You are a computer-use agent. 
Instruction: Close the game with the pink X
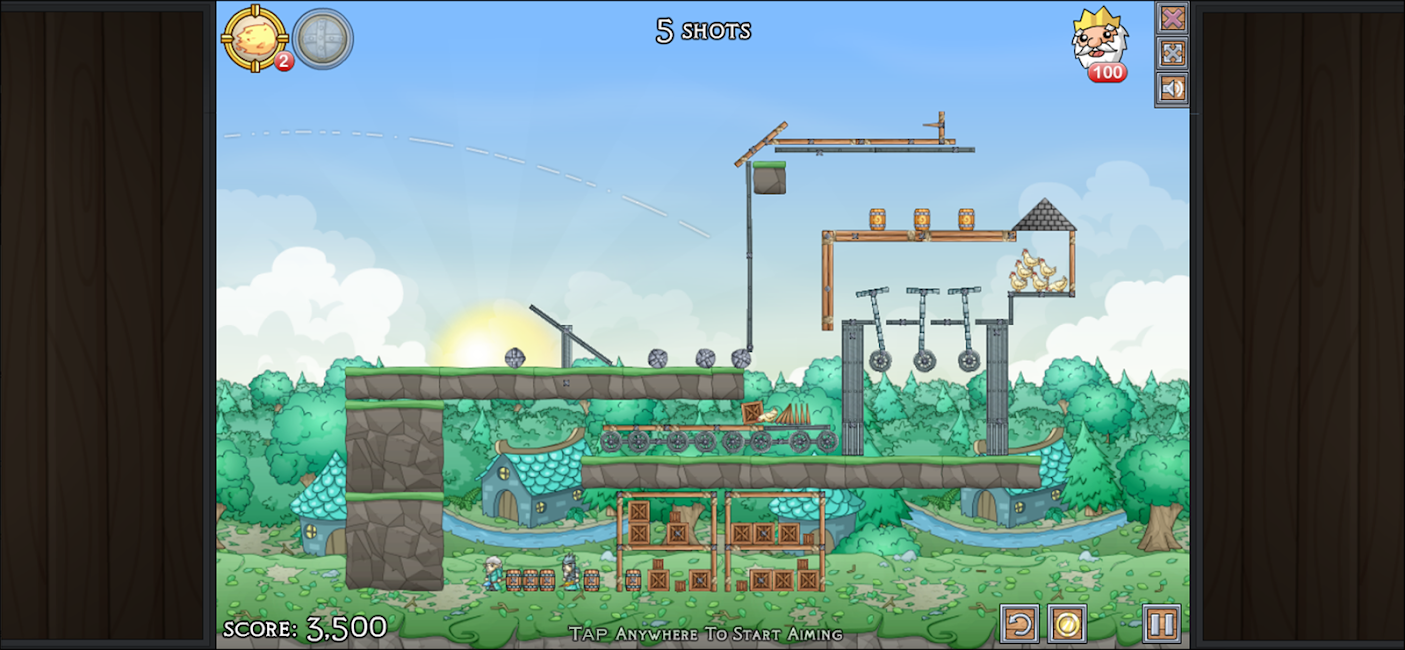point(1172,18)
